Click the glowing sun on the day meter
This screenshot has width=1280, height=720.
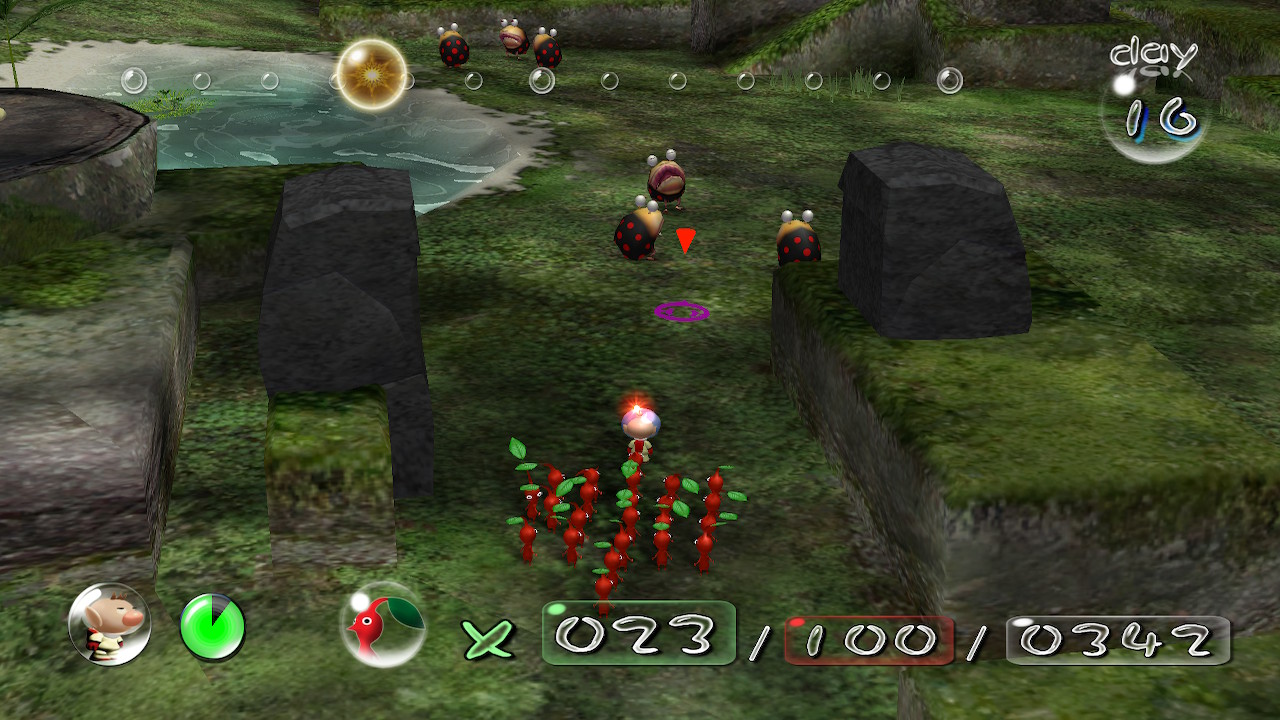click(371, 74)
